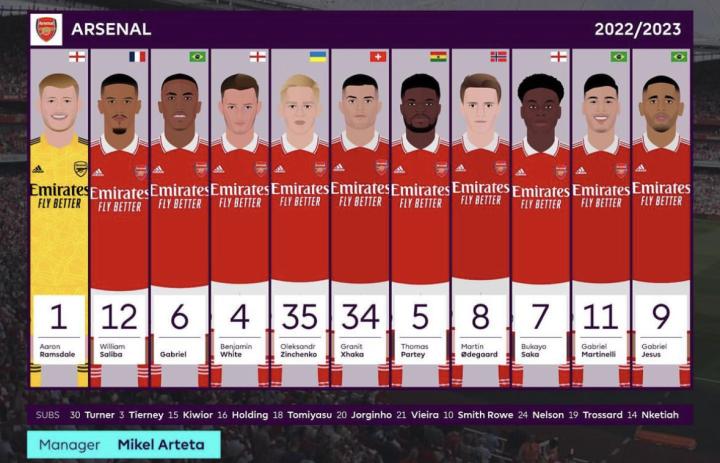Open the Manager Mikel Arteta banner

tap(124, 444)
